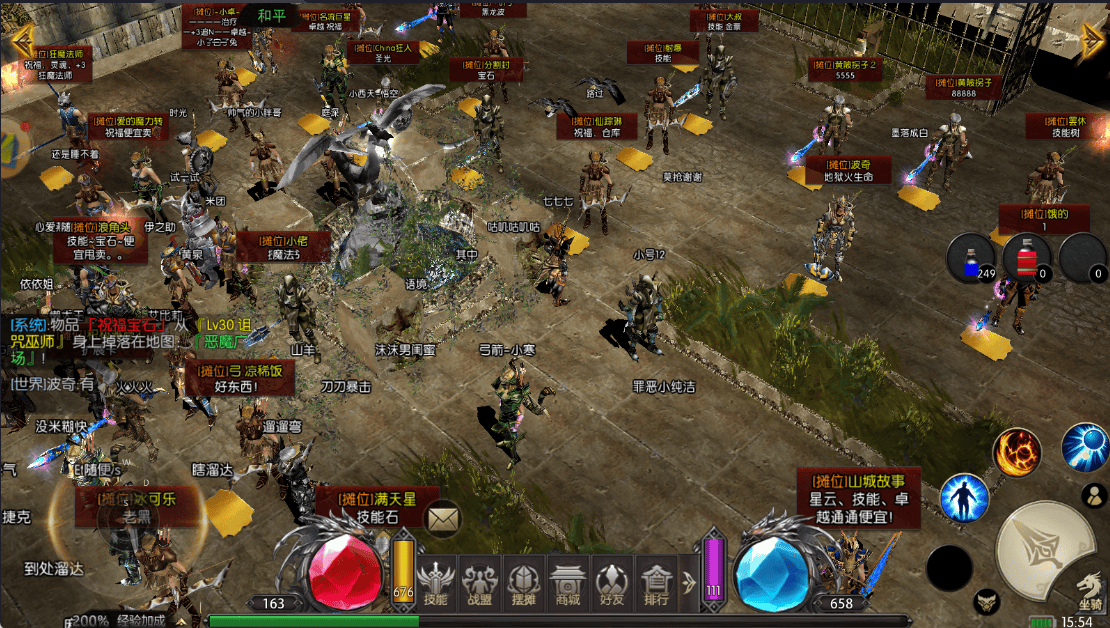Open the mail envelope icon
This screenshot has width=1110, height=628.
pyautogui.click(x=442, y=518)
